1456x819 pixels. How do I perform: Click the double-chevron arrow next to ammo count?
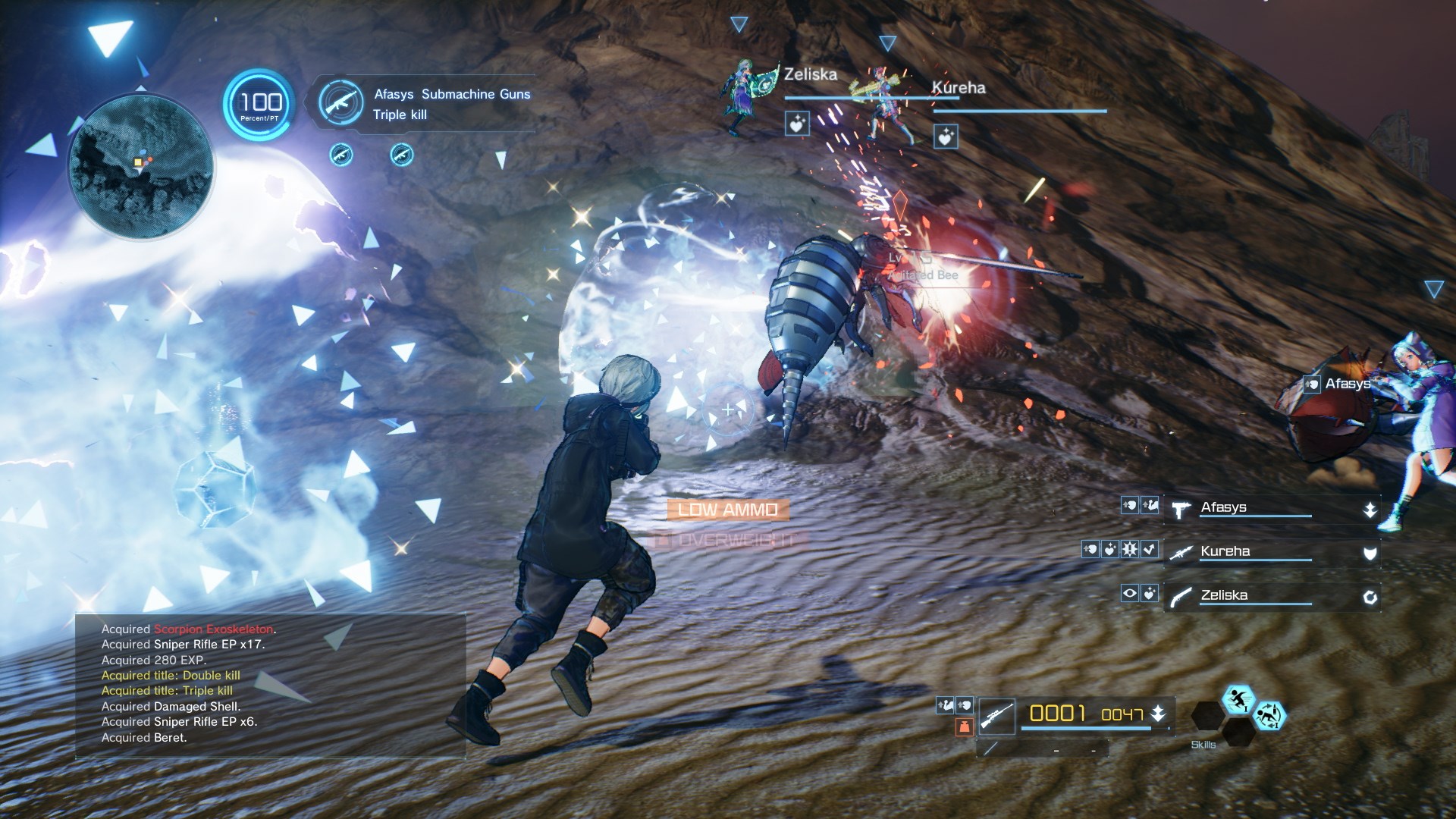tap(1158, 713)
